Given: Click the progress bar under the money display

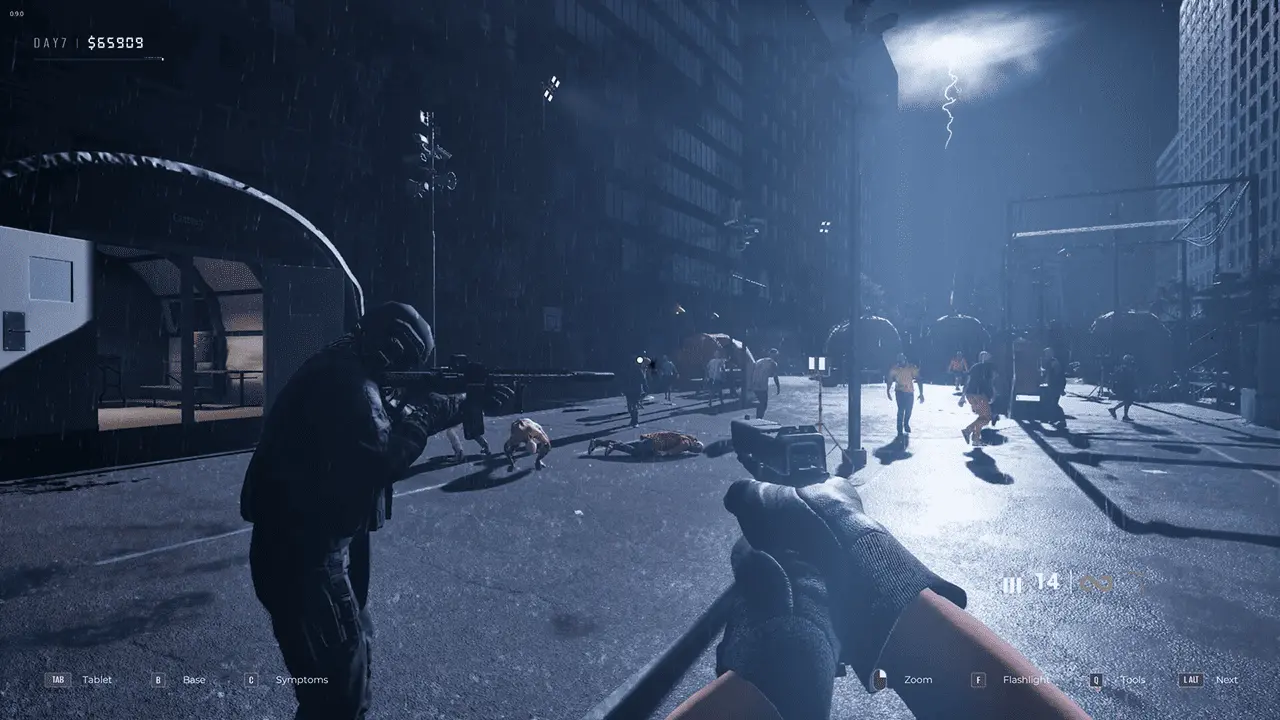Looking at the screenshot, I should coord(100,57).
